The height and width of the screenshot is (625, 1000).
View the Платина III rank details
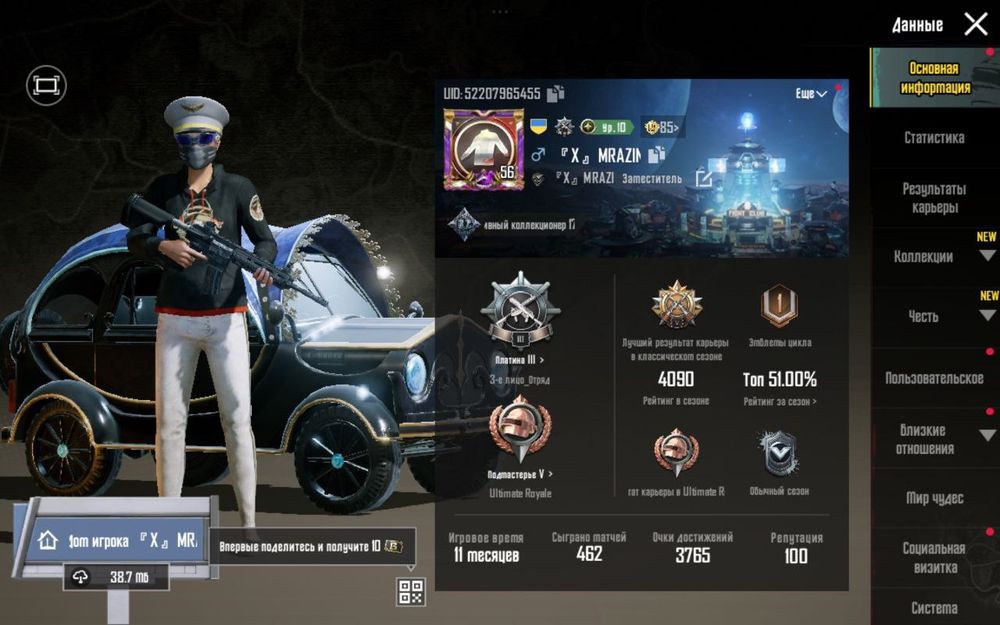(x=519, y=360)
